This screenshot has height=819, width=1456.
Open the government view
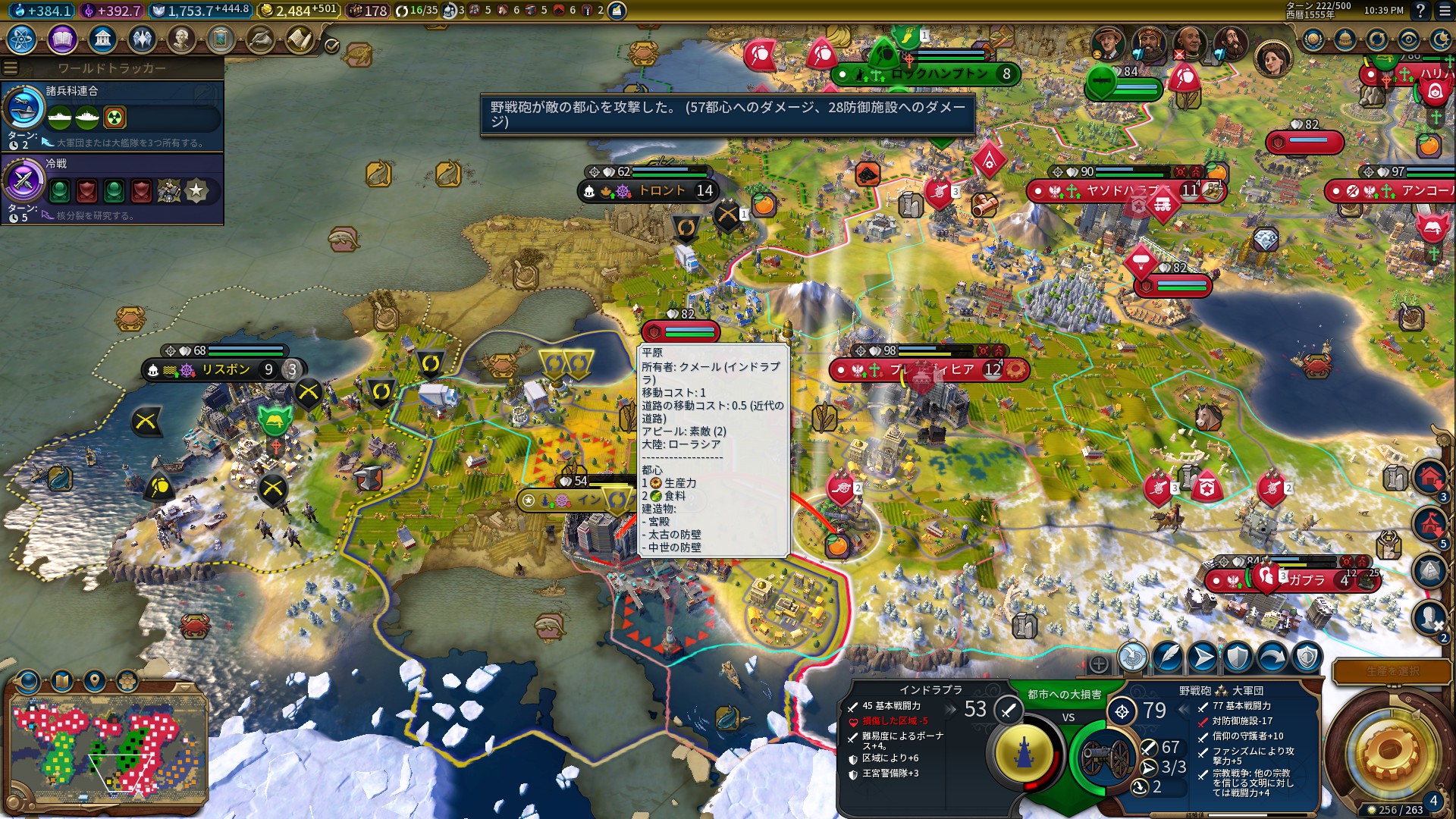[x=102, y=39]
